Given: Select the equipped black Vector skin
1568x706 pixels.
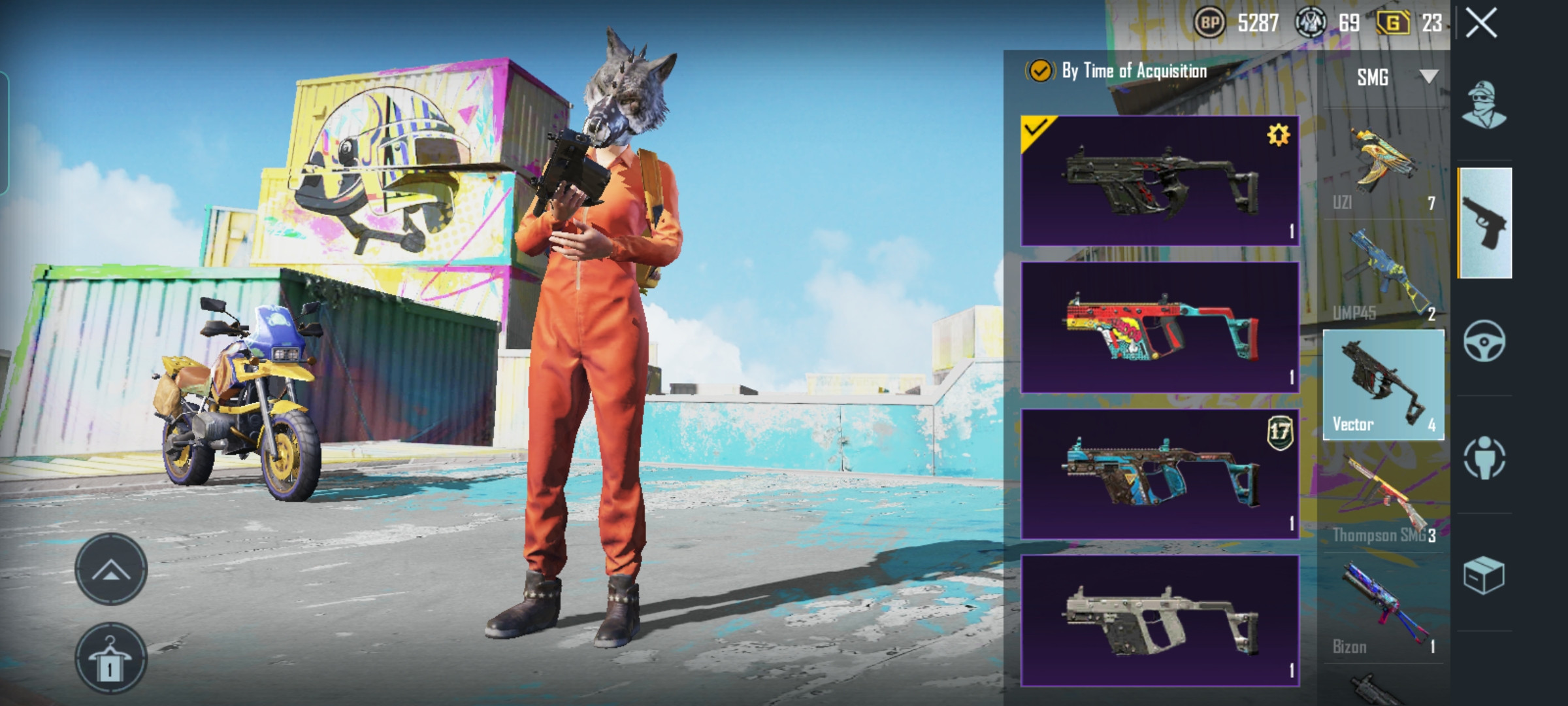Looking at the screenshot, I should 1160,181.
